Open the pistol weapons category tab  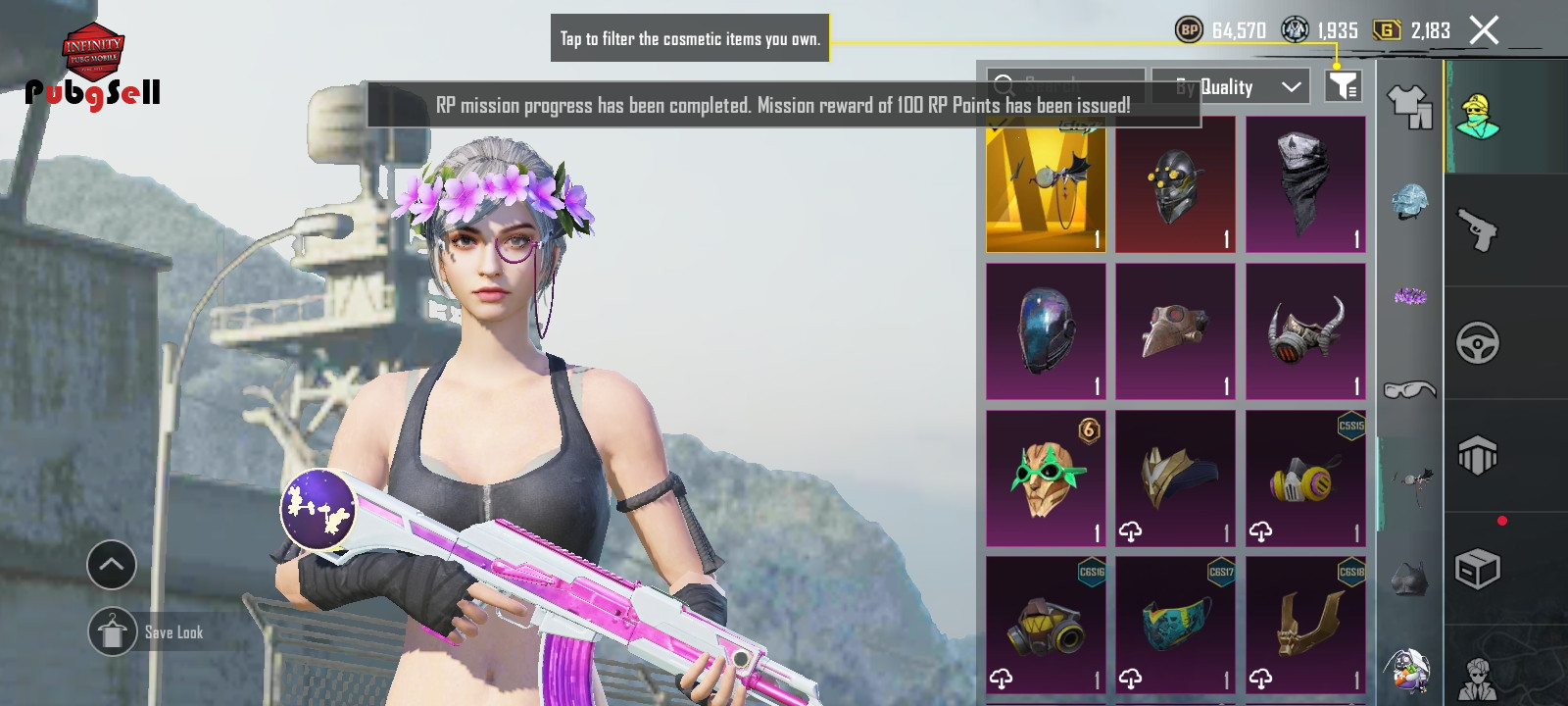click(1478, 230)
